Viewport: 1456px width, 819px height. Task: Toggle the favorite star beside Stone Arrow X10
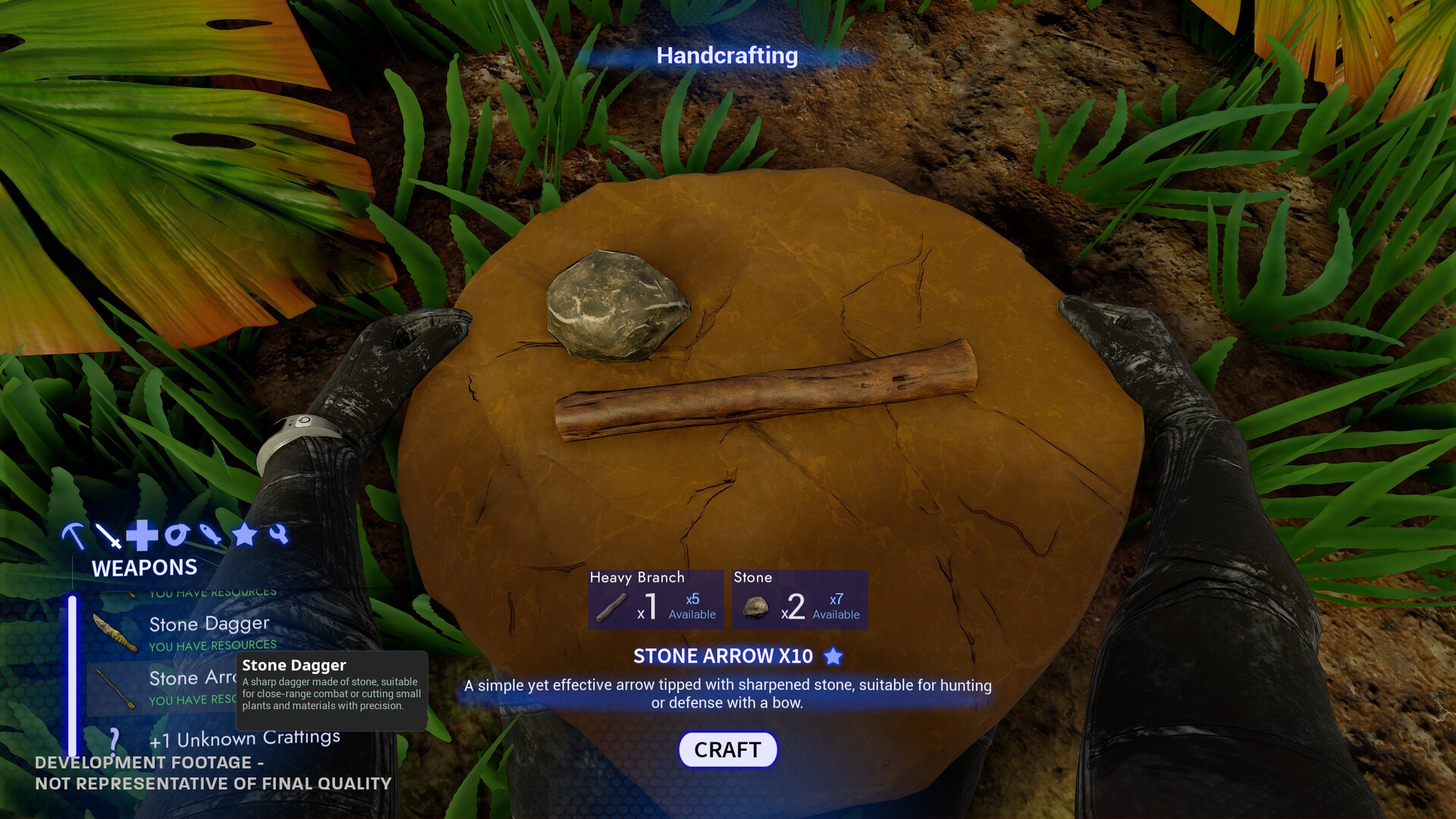click(x=833, y=656)
